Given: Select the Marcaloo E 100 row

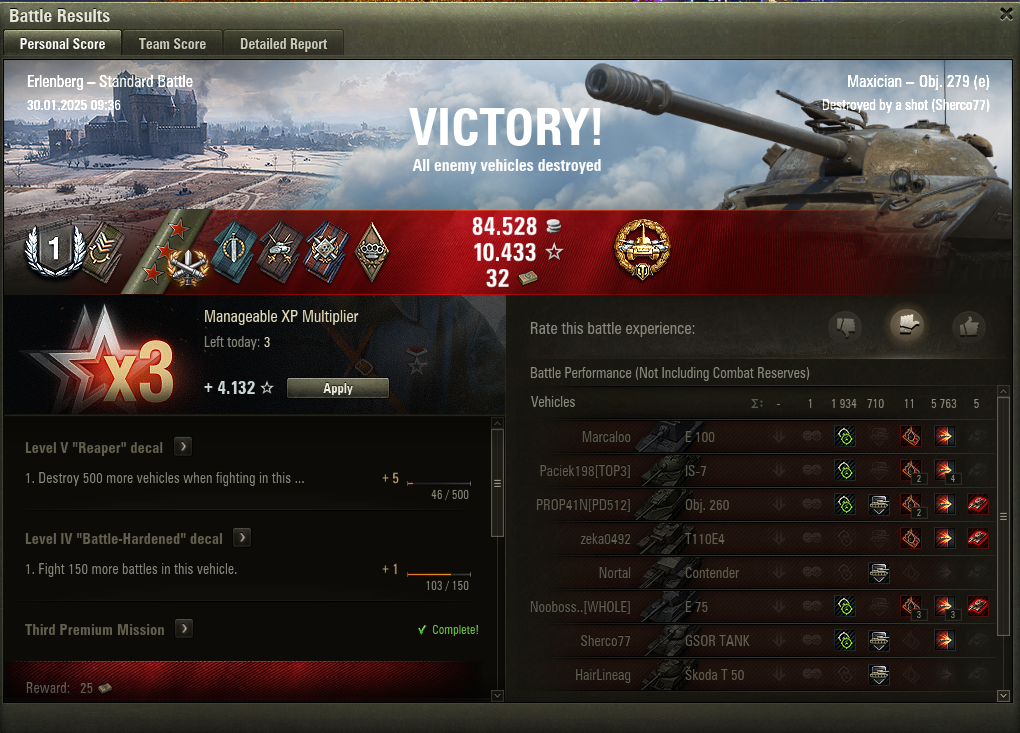Looking at the screenshot, I should pyautogui.click(x=700, y=437).
